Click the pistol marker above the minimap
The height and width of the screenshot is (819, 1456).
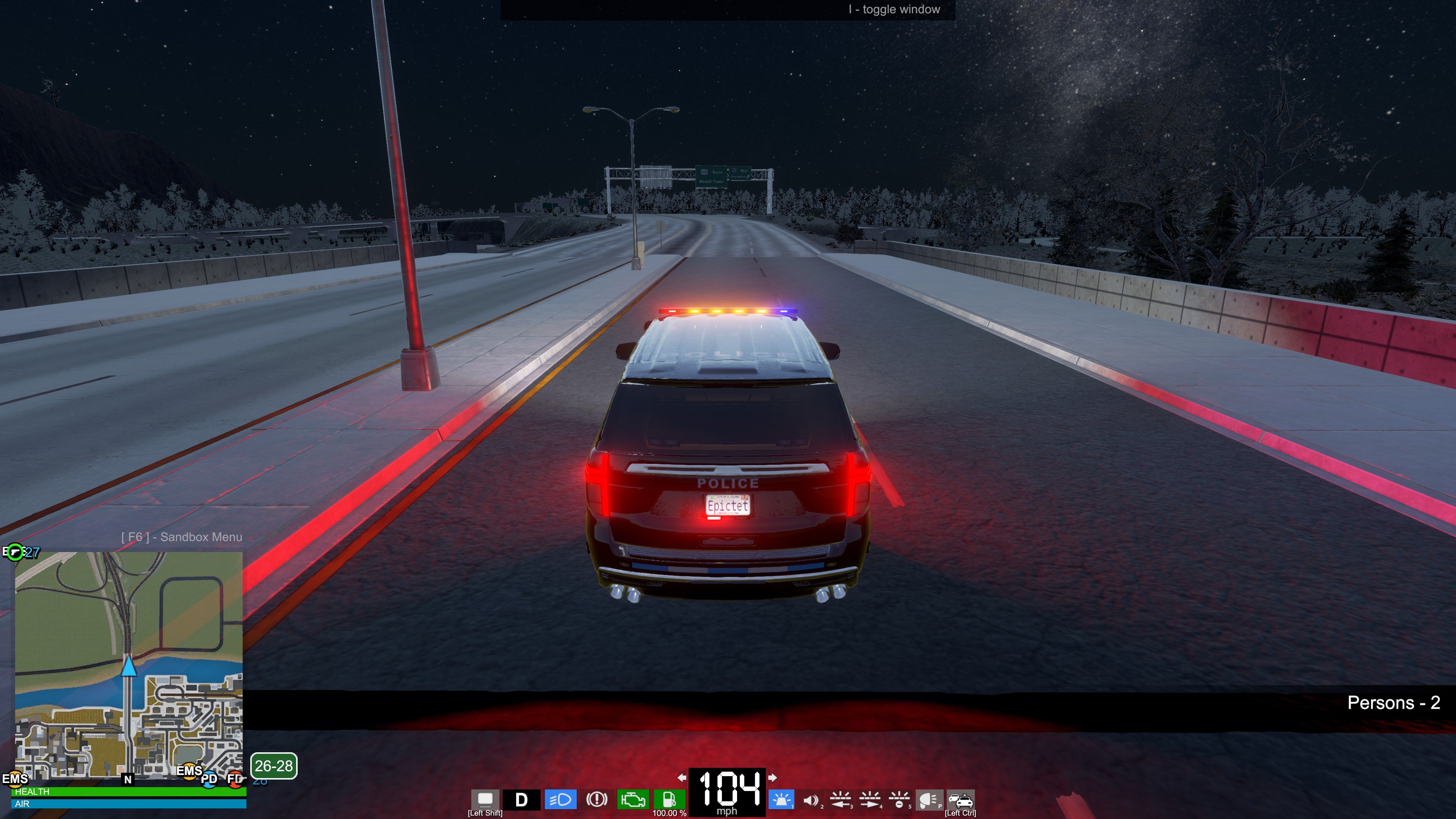tap(15, 552)
